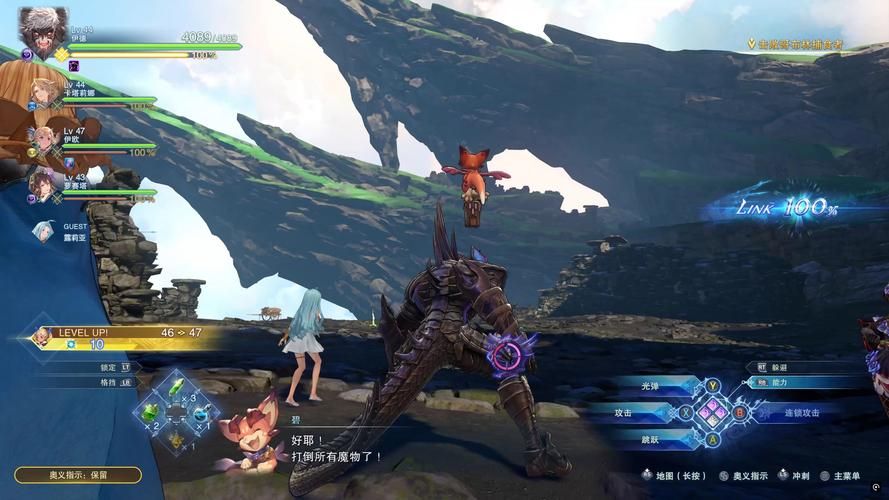Choose 卡塔莉娜's party portrait

point(43,93)
